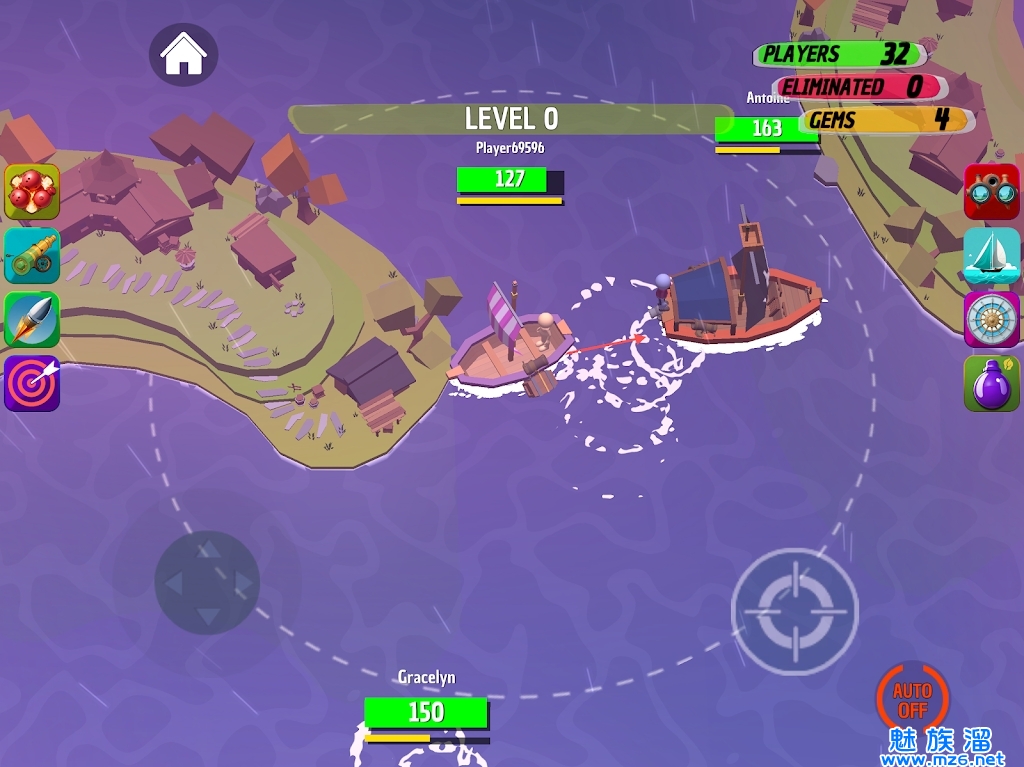Screen dimensions: 1024x767
Task: Return to the home screen
Action: pyautogui.click(x=184, y=54)
